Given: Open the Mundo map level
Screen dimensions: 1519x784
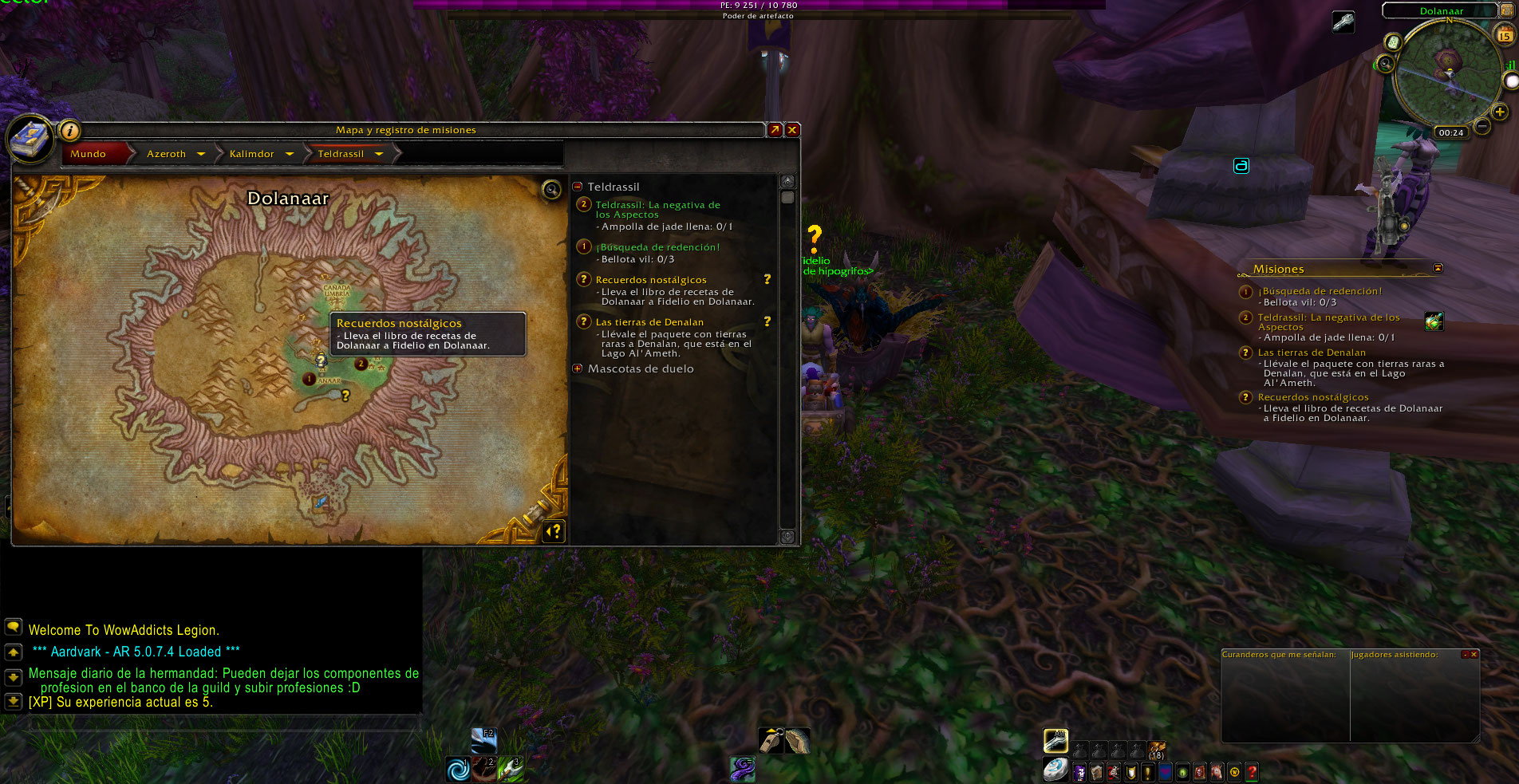Looking at the screenshot, I should click(x=89, y=154).
